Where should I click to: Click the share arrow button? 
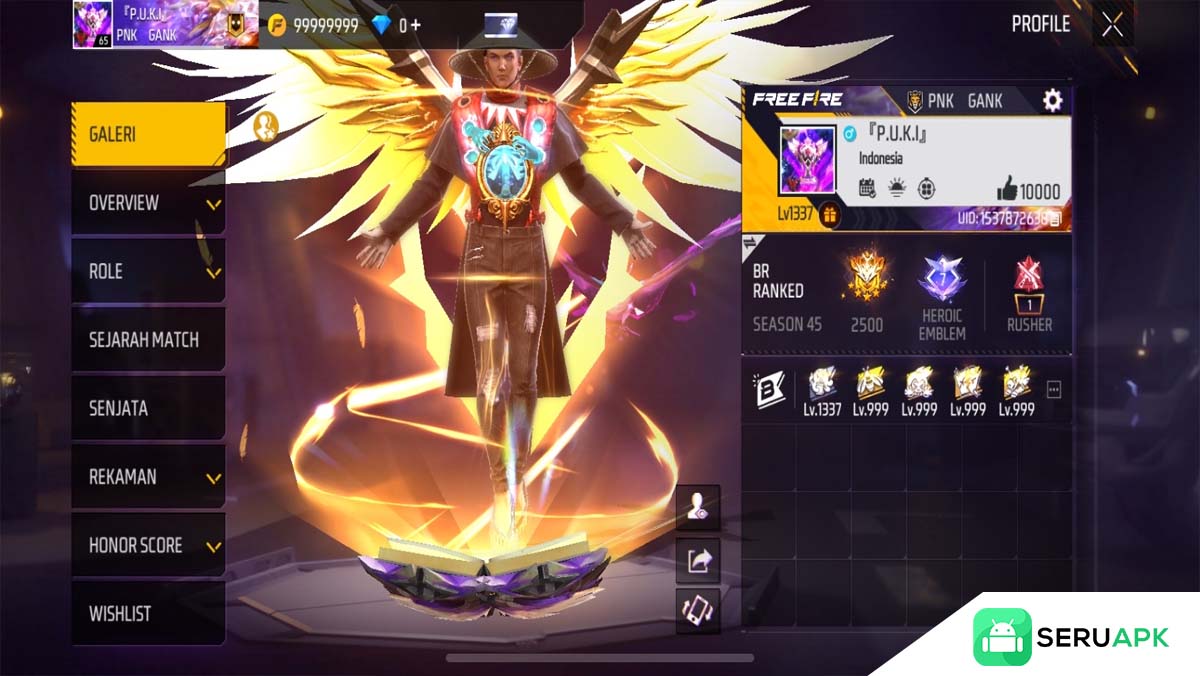(x=697, y=561)
